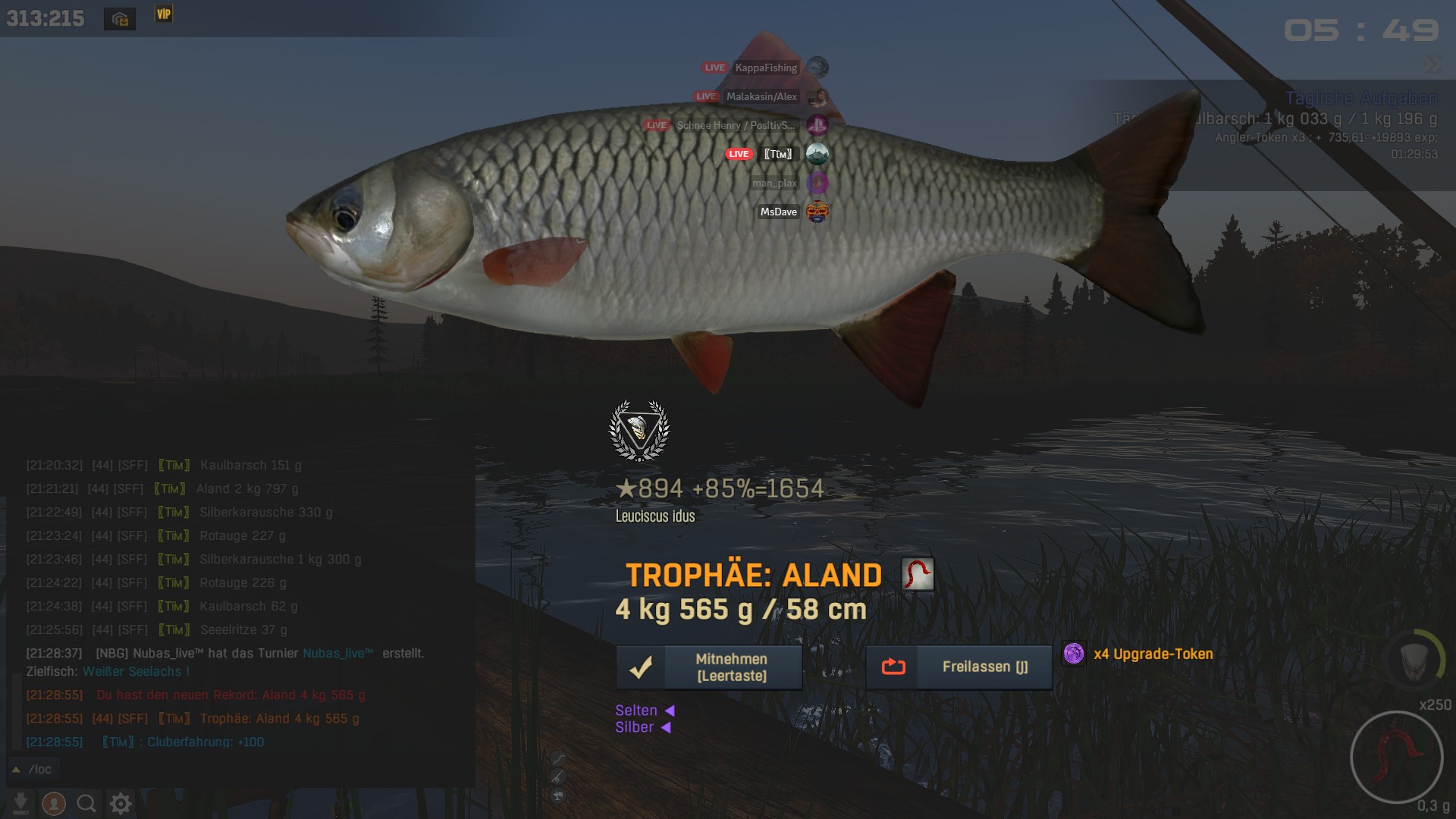Click the magnifying glass search icon
This screenshot has height=819, width=1456.
(86, 803)
